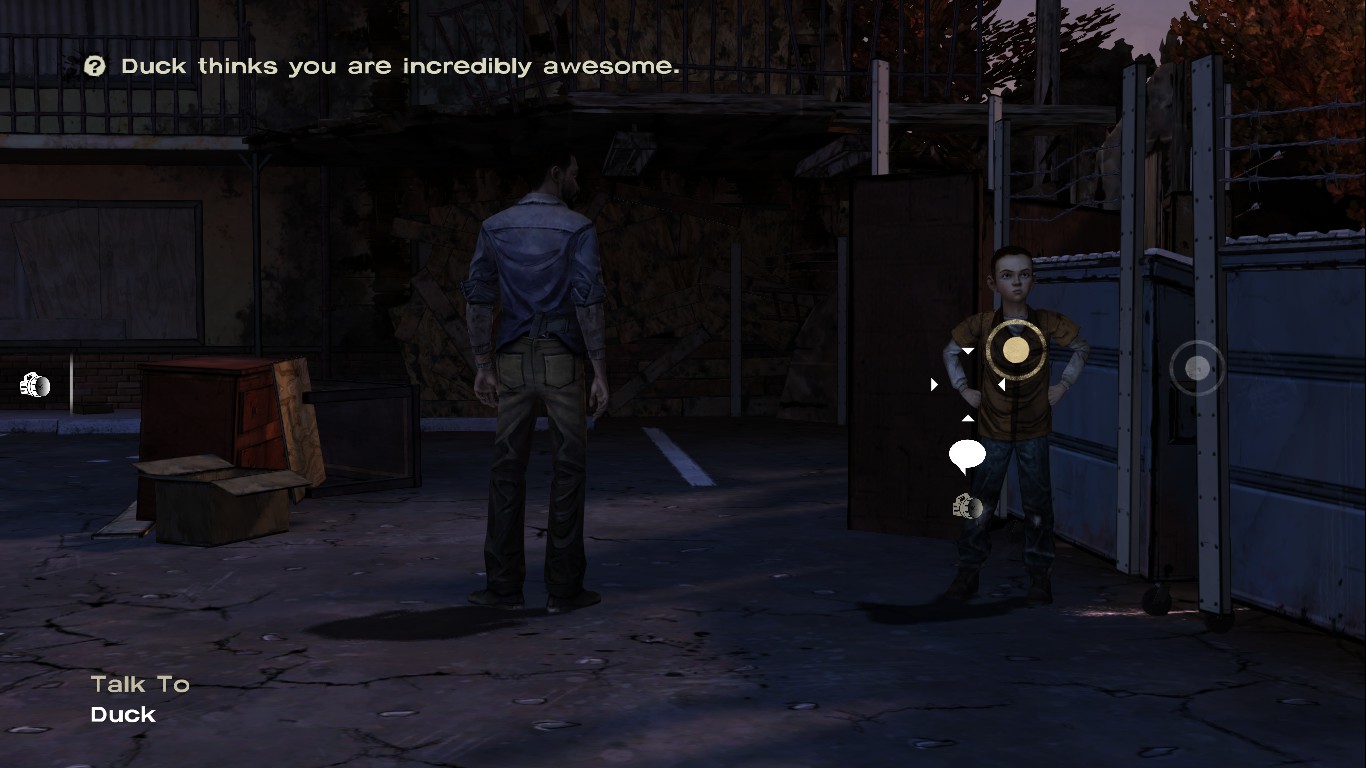
Task: Activate the faded interaction circle on the gate
Action: [1196, 369]
